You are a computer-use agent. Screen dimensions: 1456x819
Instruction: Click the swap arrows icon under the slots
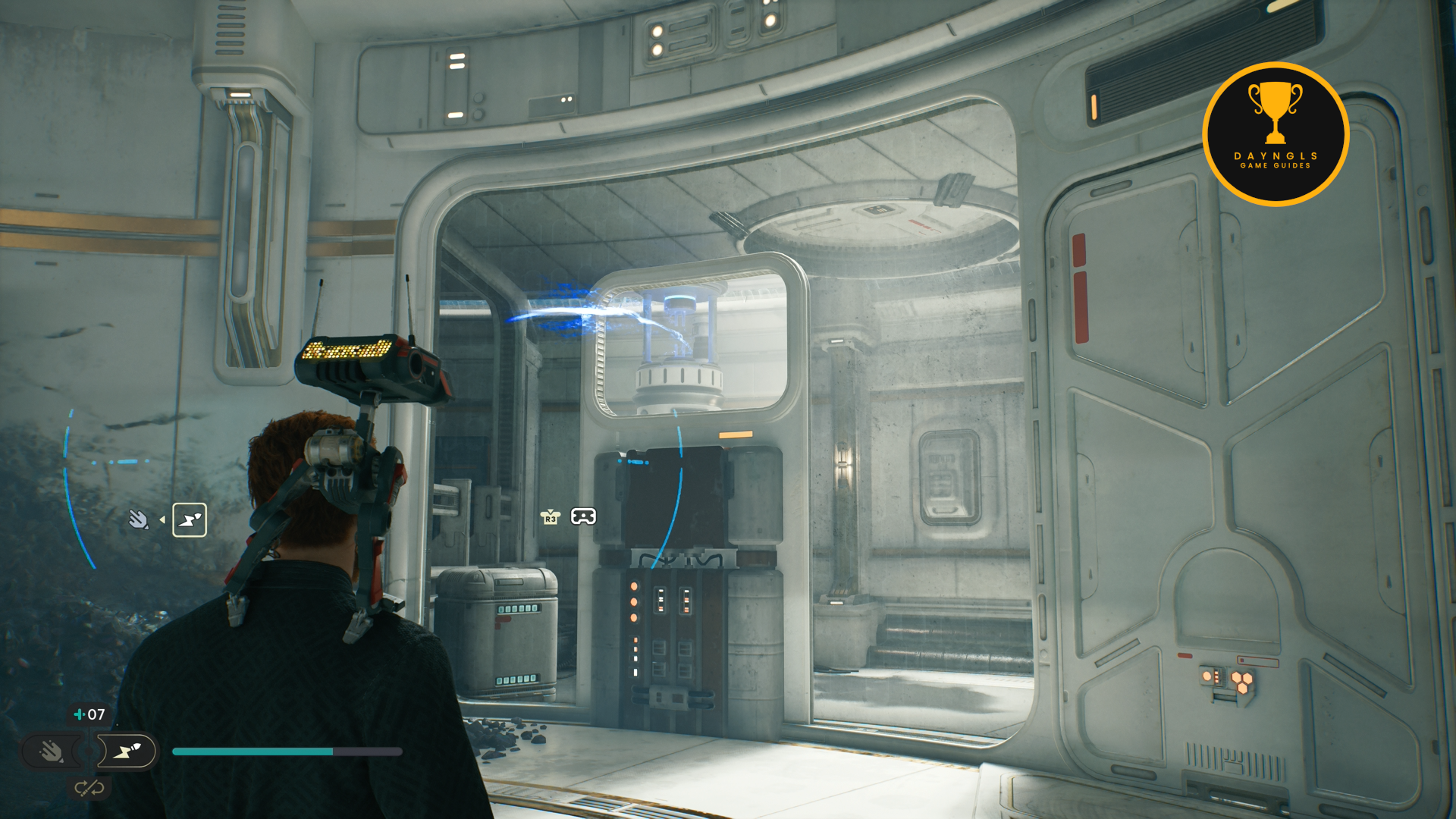(x=89, y=789)
